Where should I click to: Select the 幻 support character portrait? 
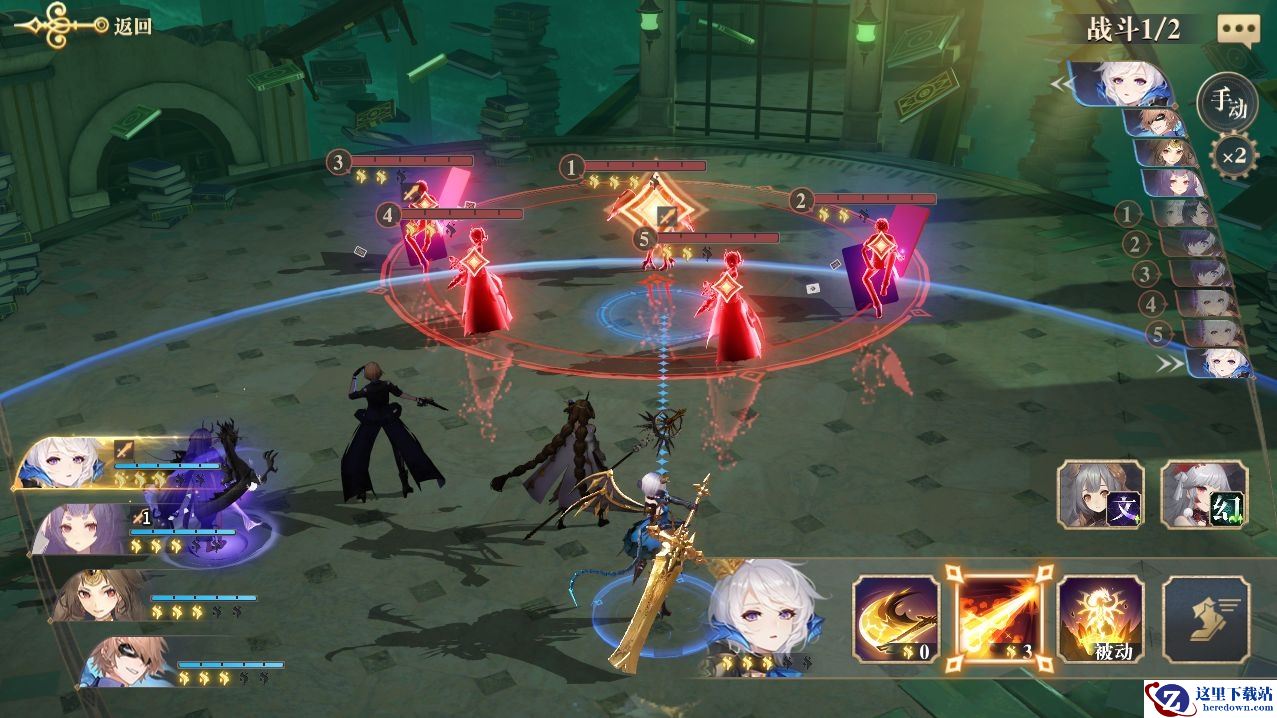1204,495
